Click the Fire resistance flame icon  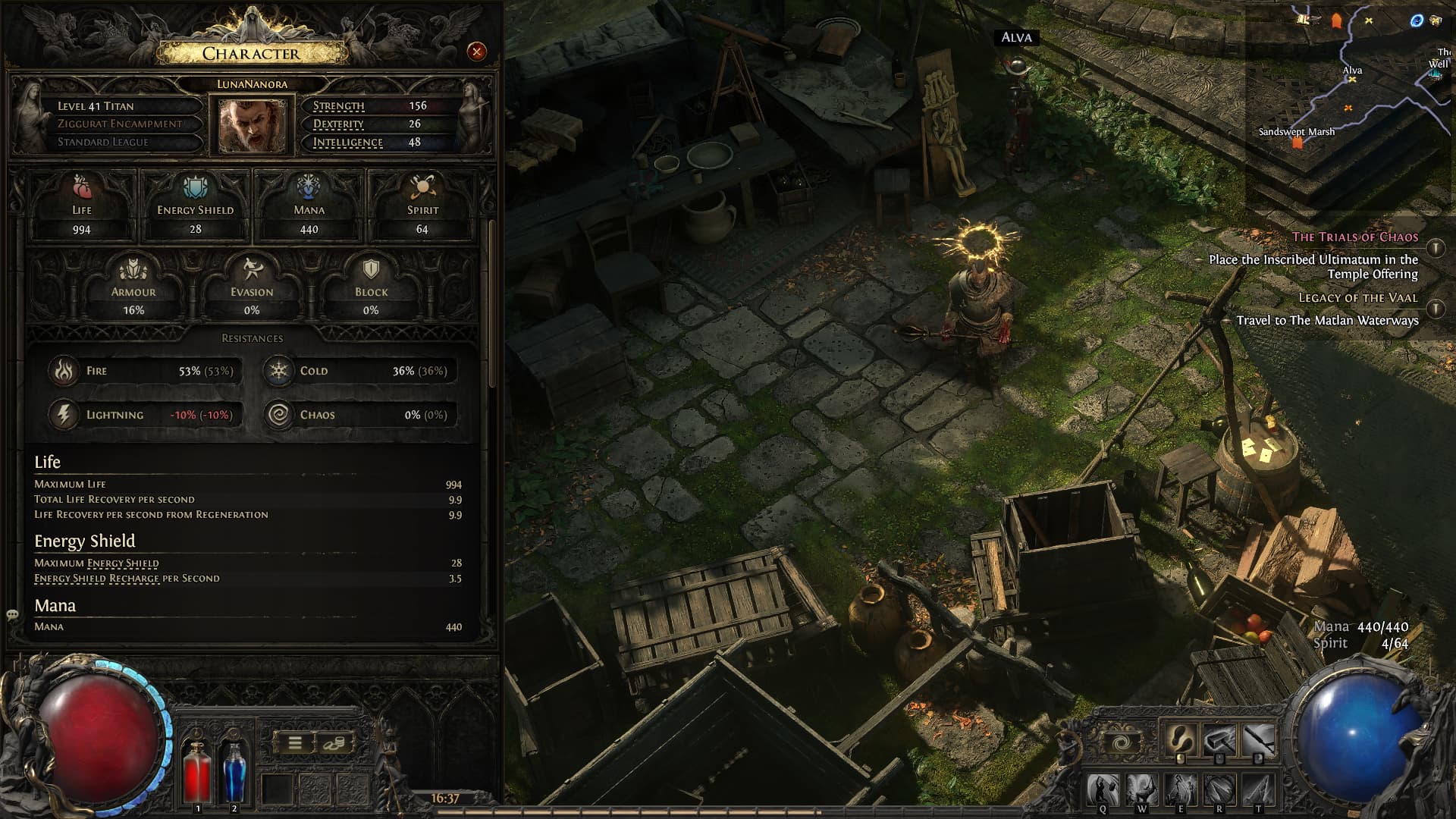tap(64, 371)
